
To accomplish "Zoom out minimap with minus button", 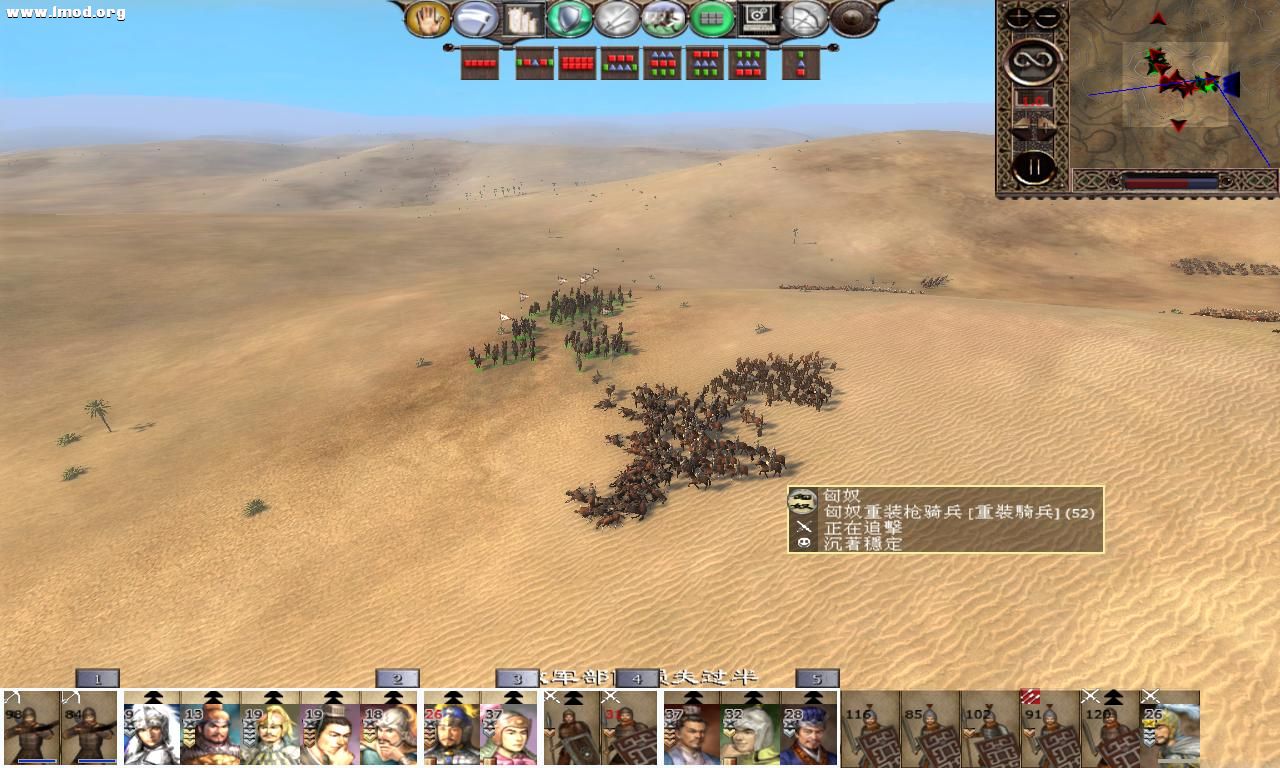I will [1045, 16].
